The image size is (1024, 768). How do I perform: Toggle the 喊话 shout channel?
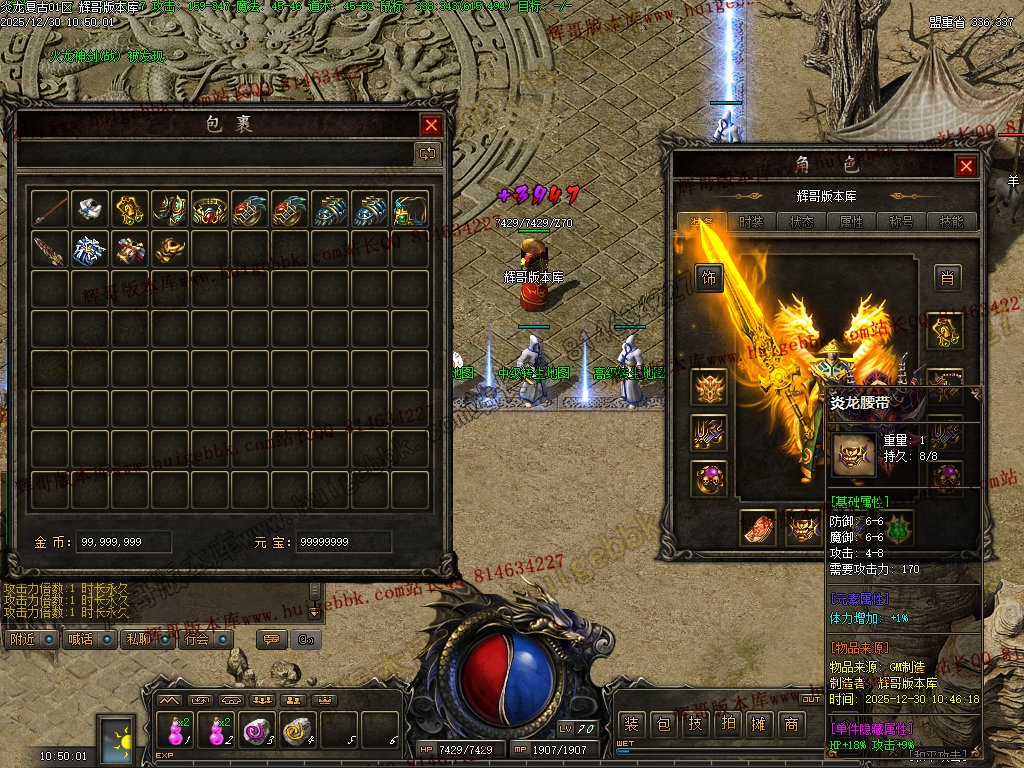pos(84,639)
